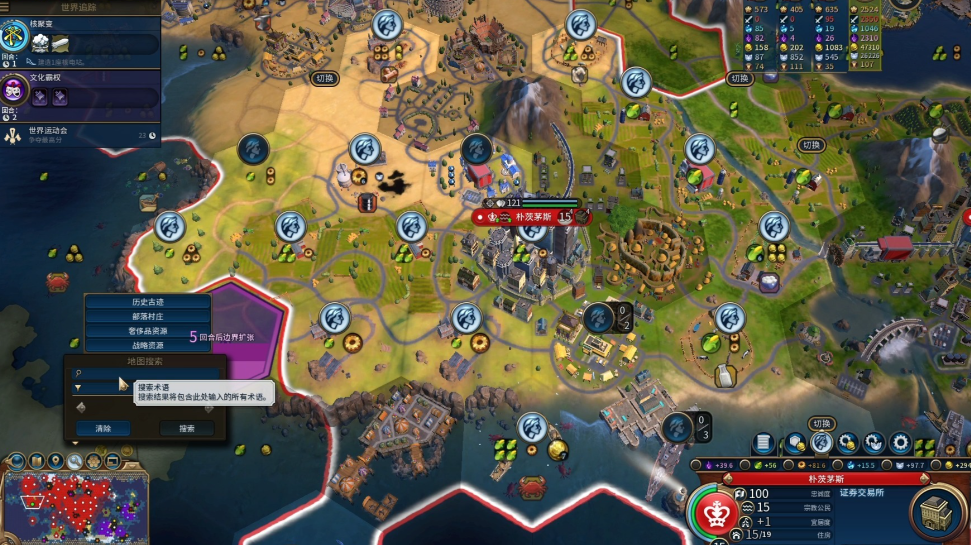Choose the 奢侈品资源 search suggestion

(147, 331)
